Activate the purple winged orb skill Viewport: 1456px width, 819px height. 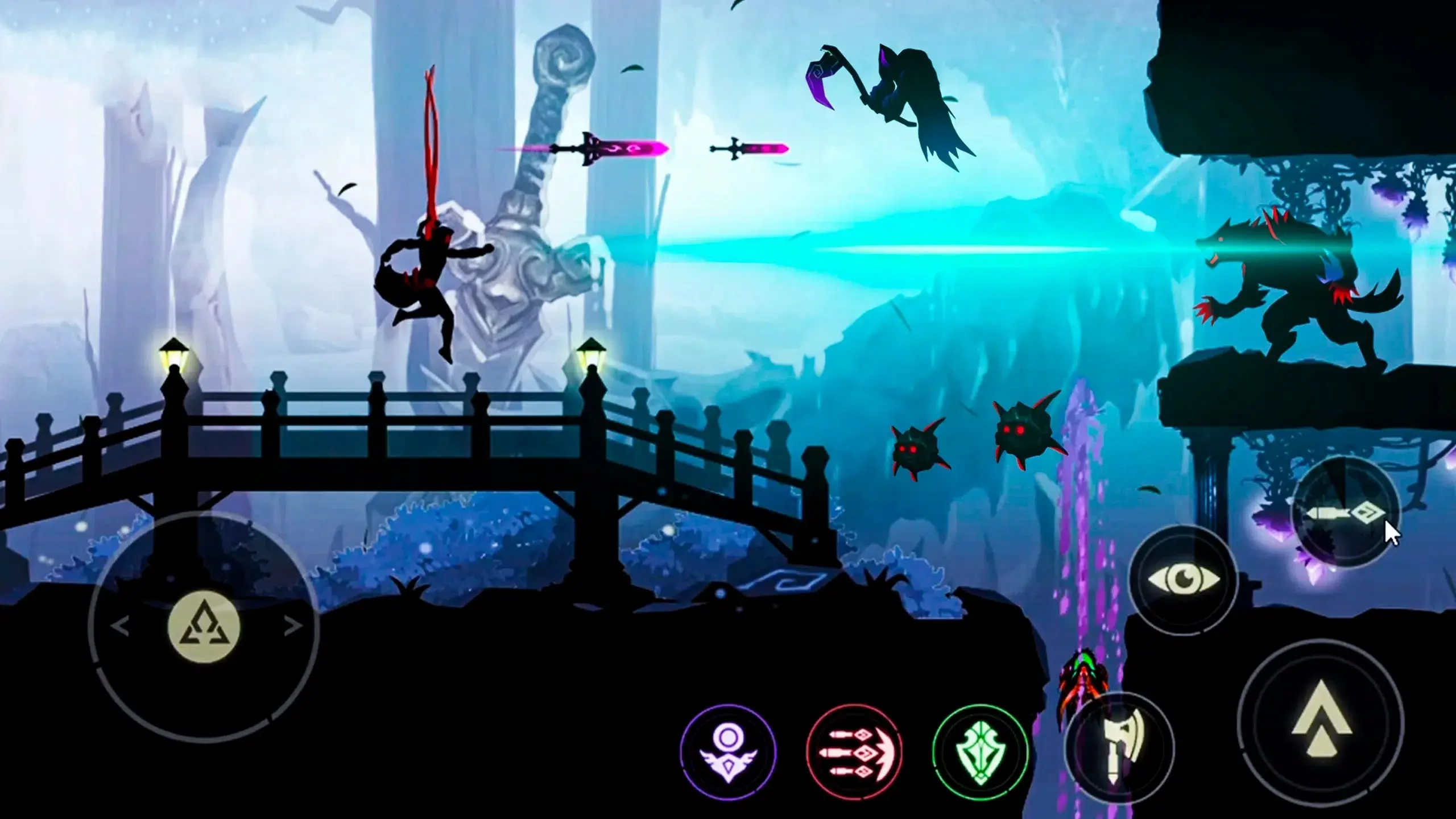tap(729, 753)
